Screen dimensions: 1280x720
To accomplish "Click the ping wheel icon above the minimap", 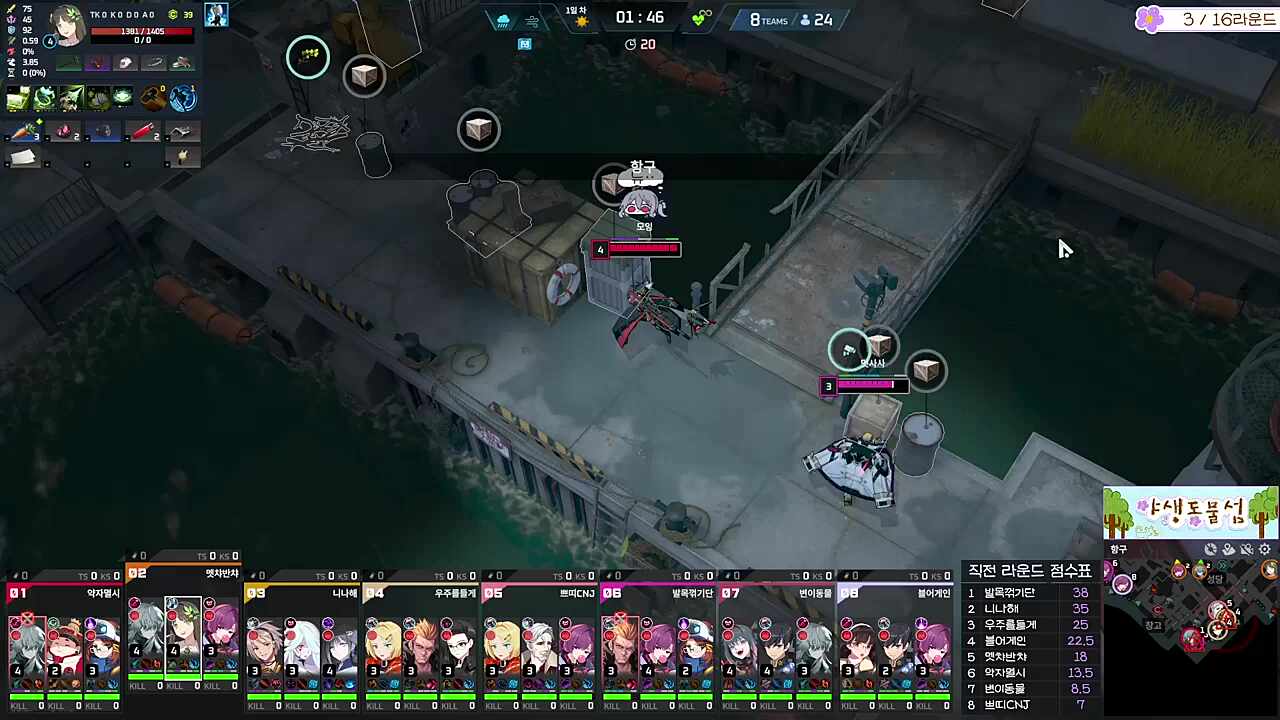I will (1210, 549).
